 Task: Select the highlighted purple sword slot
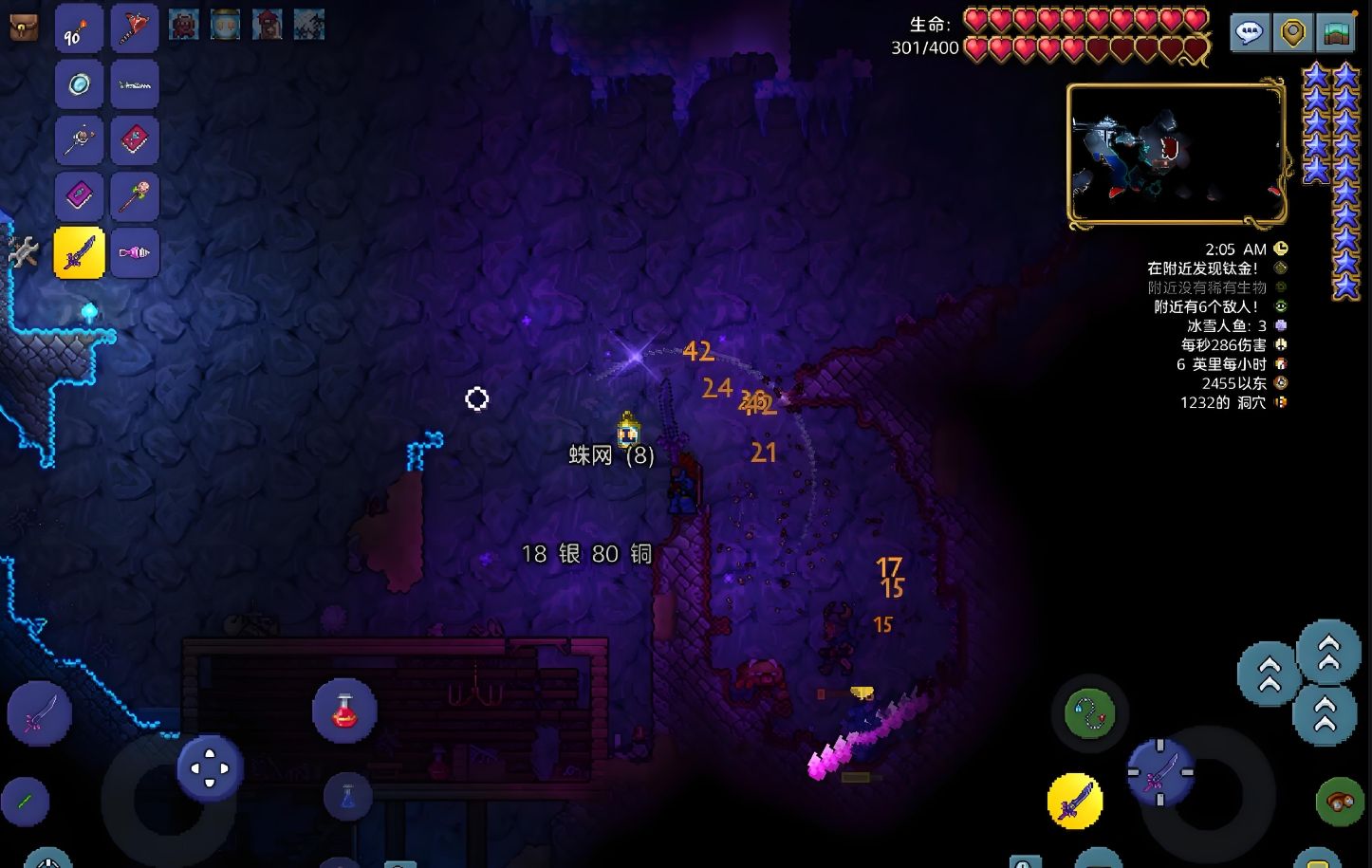79,252
